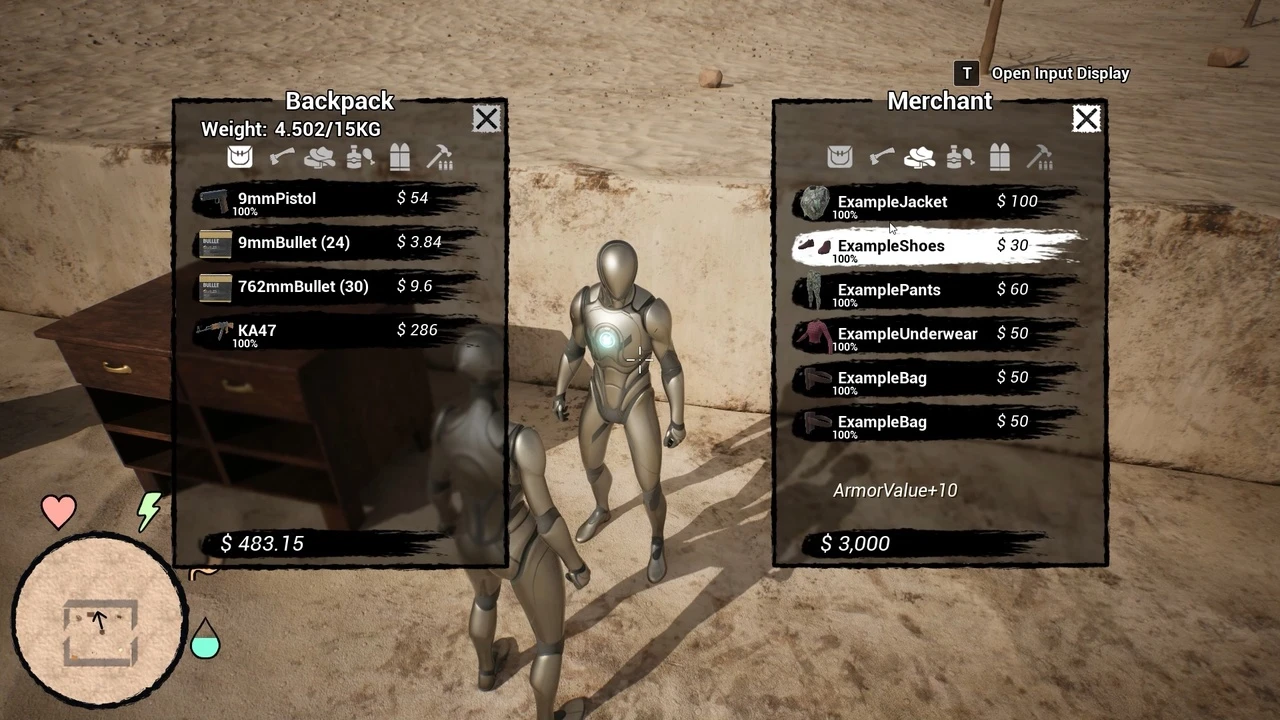Select the 9mmBullet stack row

[x=330, y=243]
